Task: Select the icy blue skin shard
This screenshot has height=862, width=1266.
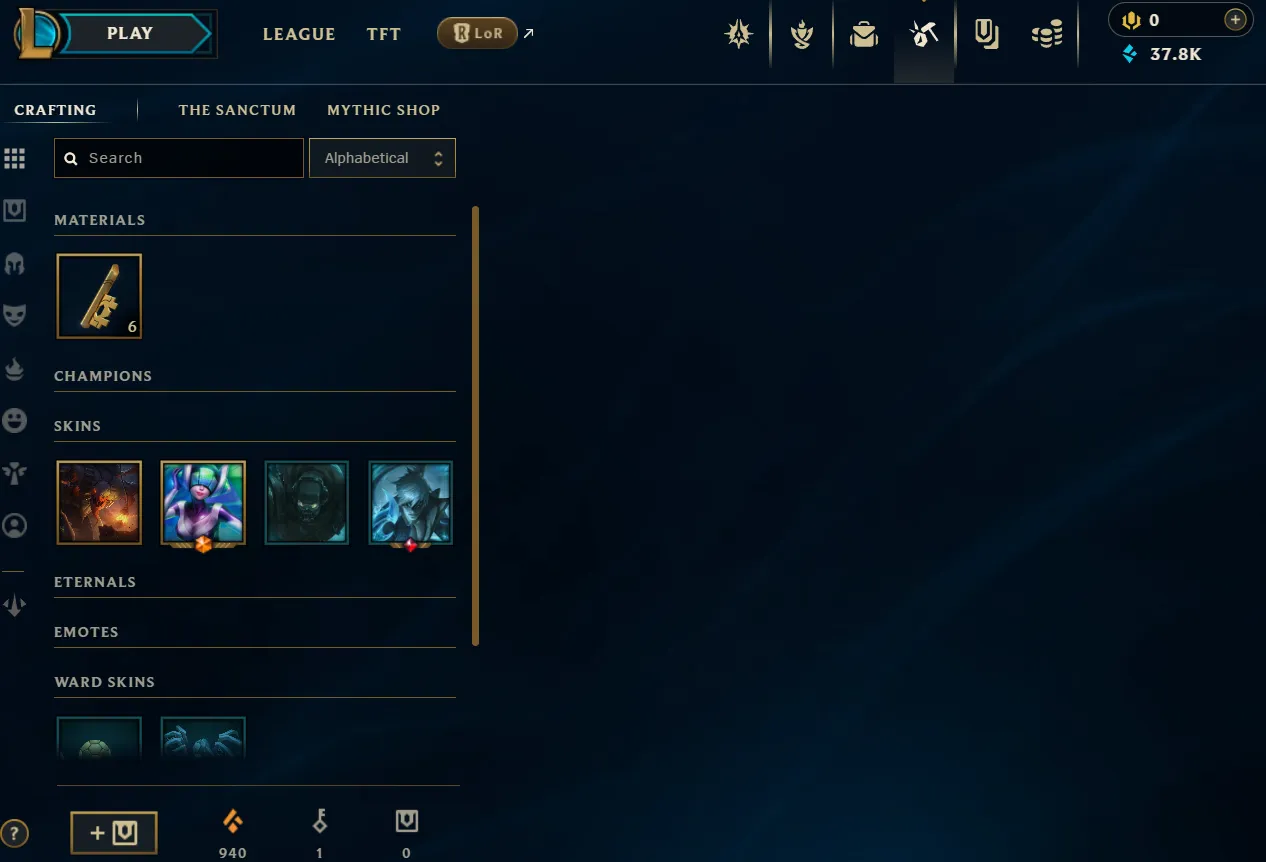Action: pos(411,502)
